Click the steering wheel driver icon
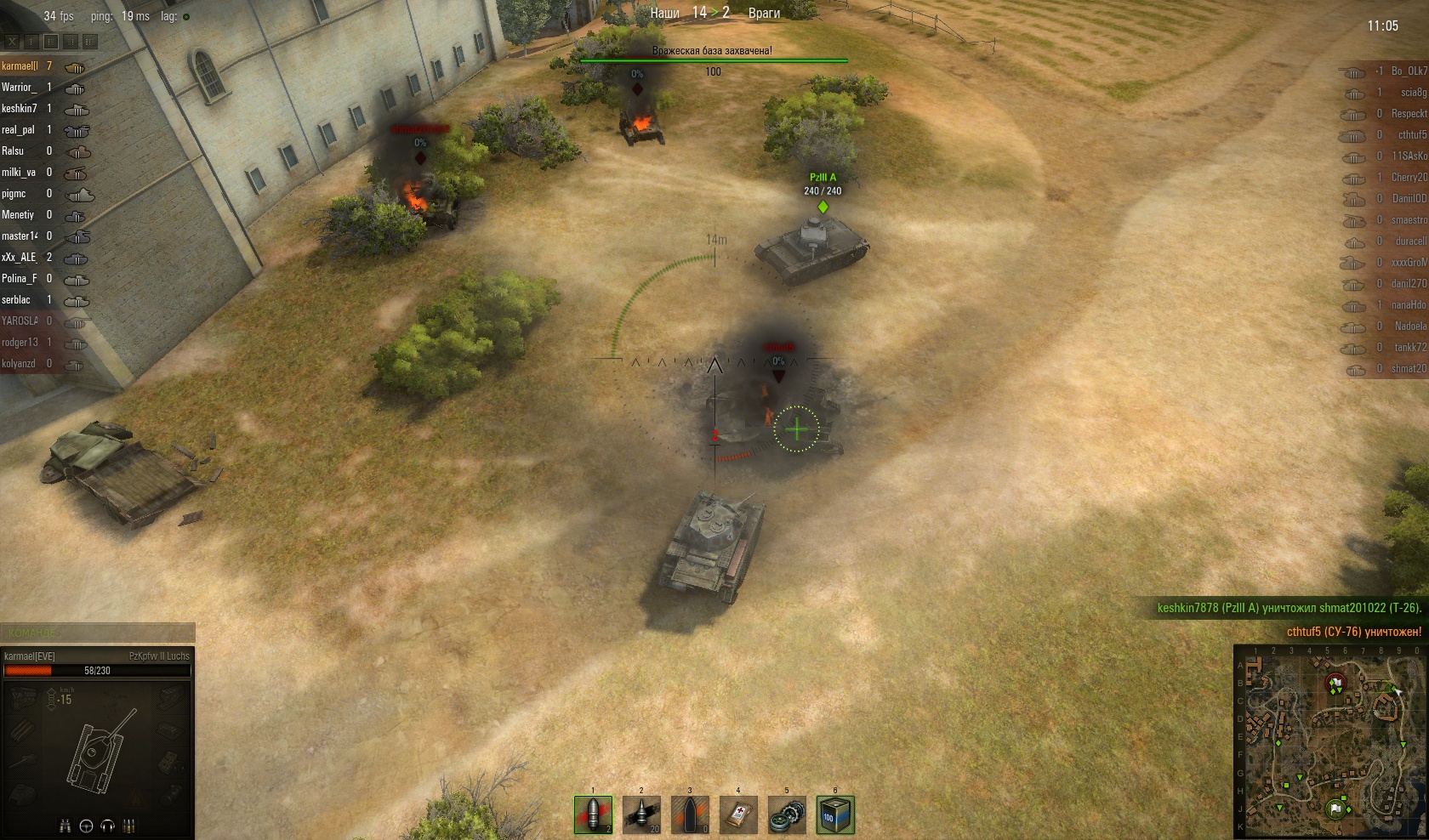The height and width of the screenshot is (840, 1429). tap(86, 826)
